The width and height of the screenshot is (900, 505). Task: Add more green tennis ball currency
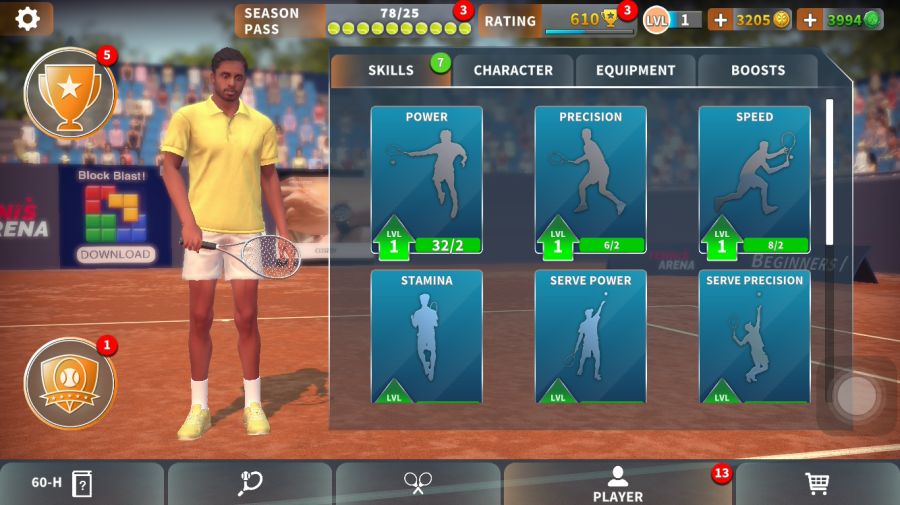click(x=811, y=20)
